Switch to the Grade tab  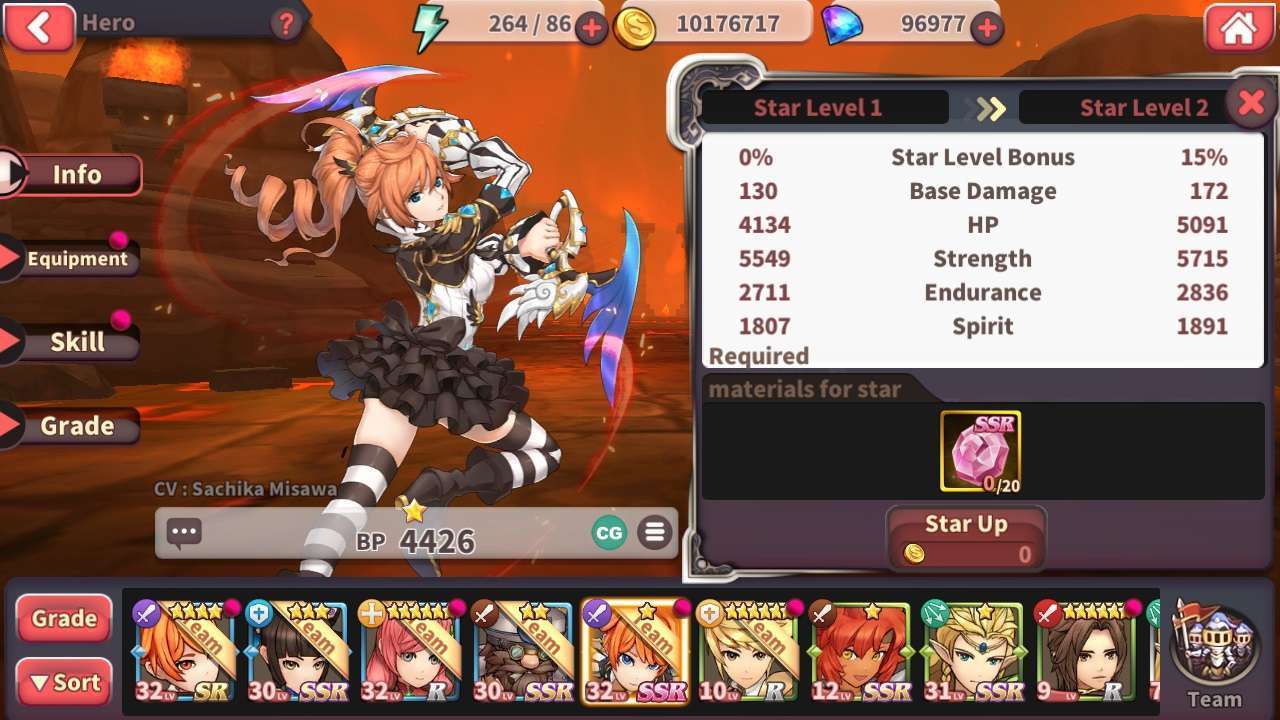pyautogui.click(x=76, y=426)
